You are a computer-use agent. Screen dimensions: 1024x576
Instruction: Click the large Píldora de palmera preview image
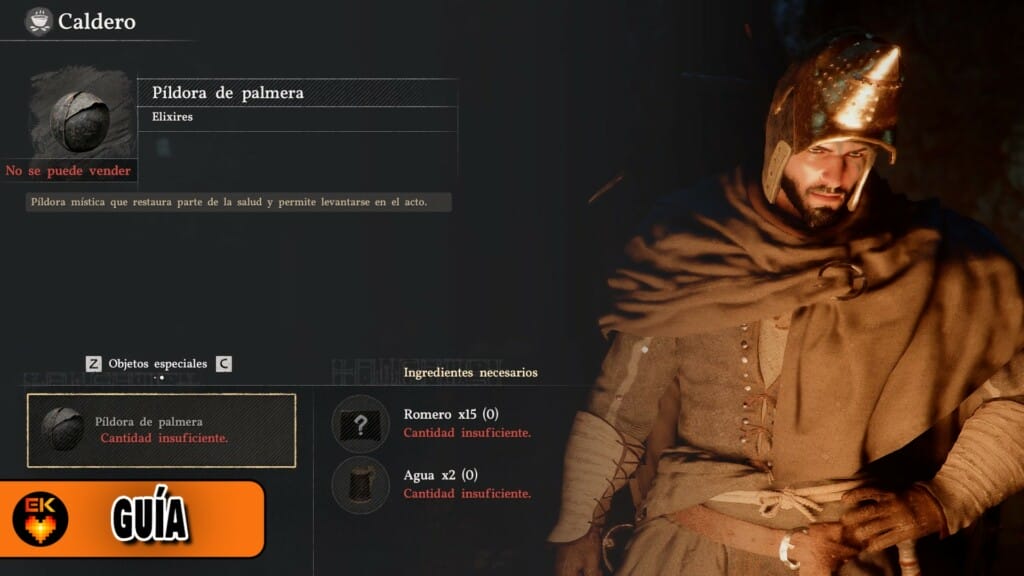[80, 116]
